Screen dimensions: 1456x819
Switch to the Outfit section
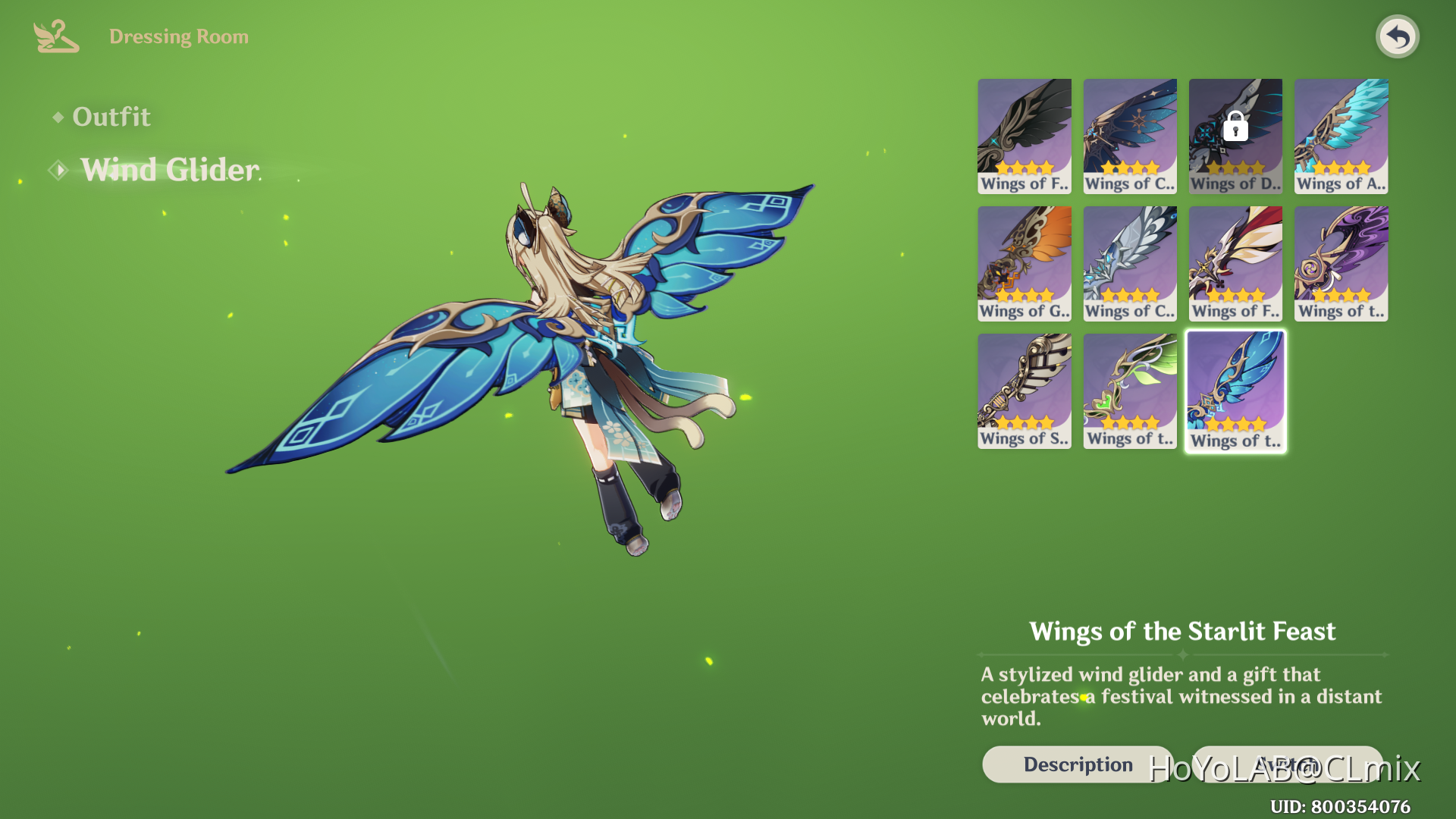[111, 117]
